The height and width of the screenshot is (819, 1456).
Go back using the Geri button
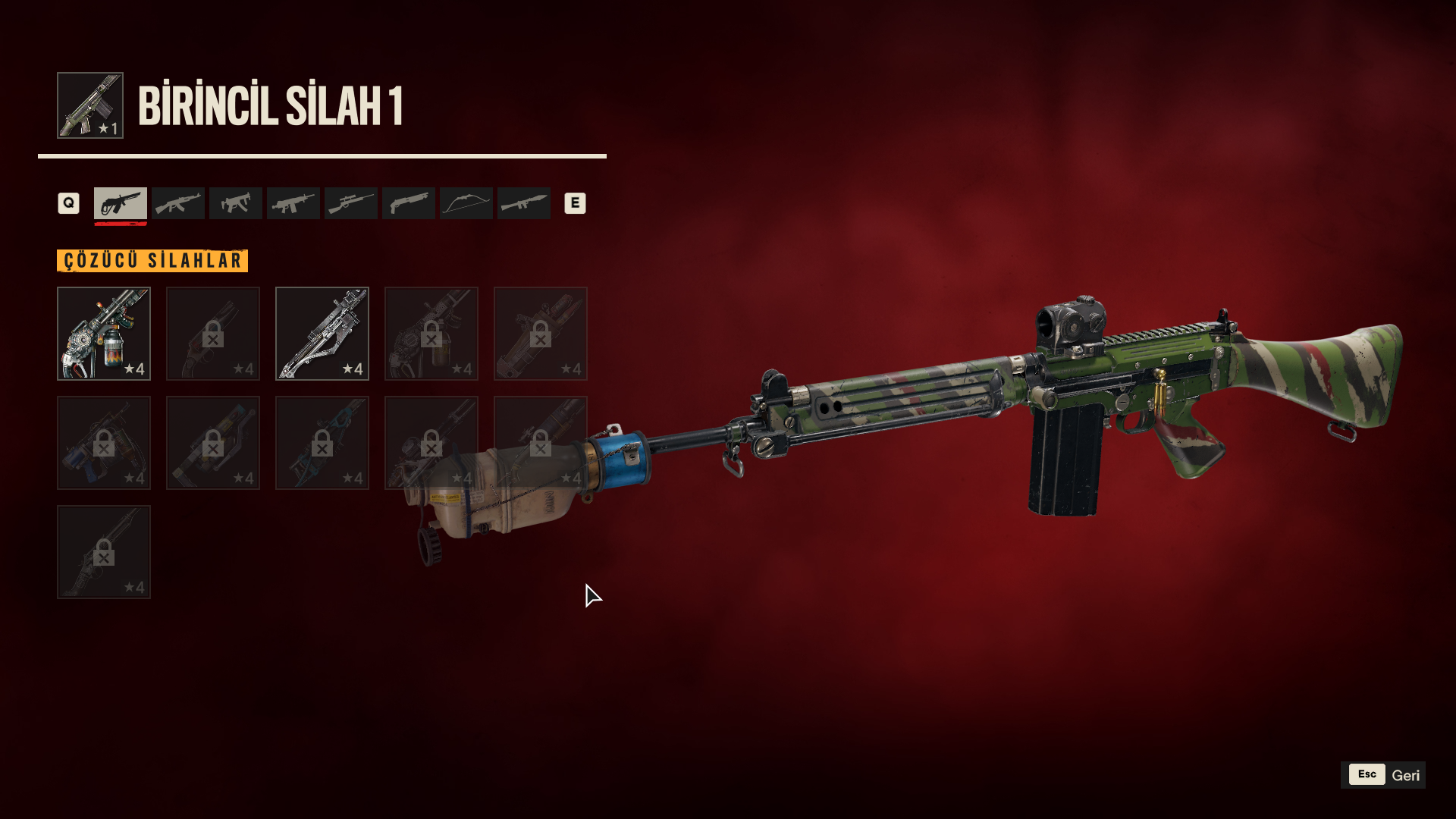pos(1383,775)
